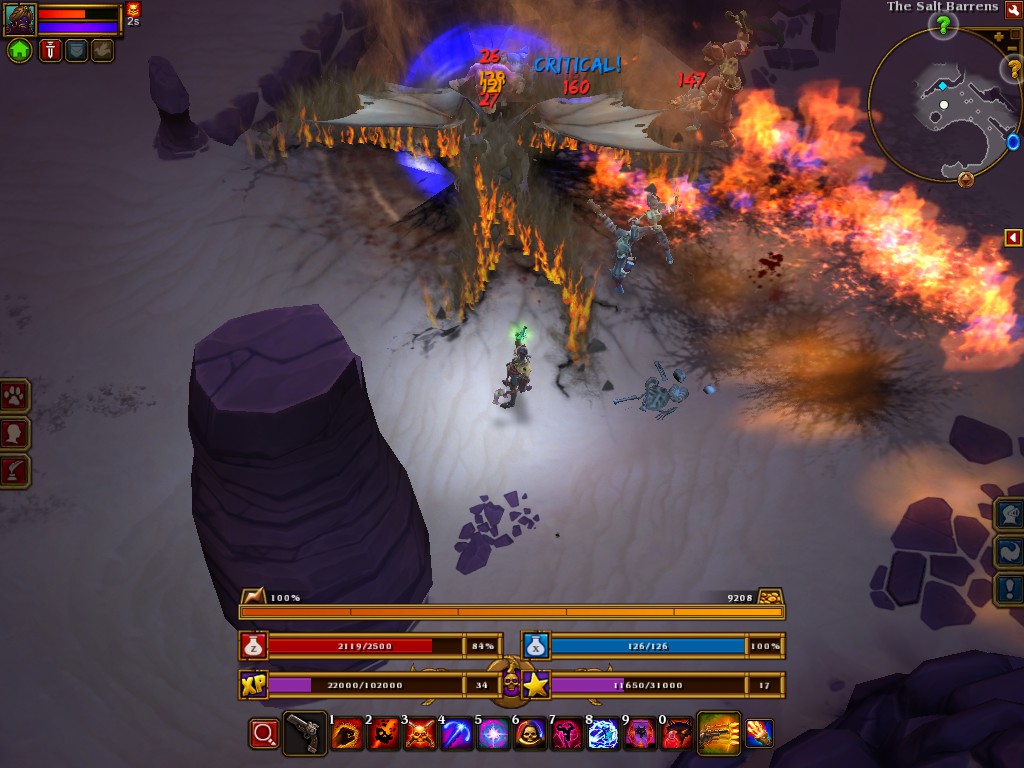Activate the green house town portal button
This screenshot has width=1024, height=768.
(x=20, y=51)
